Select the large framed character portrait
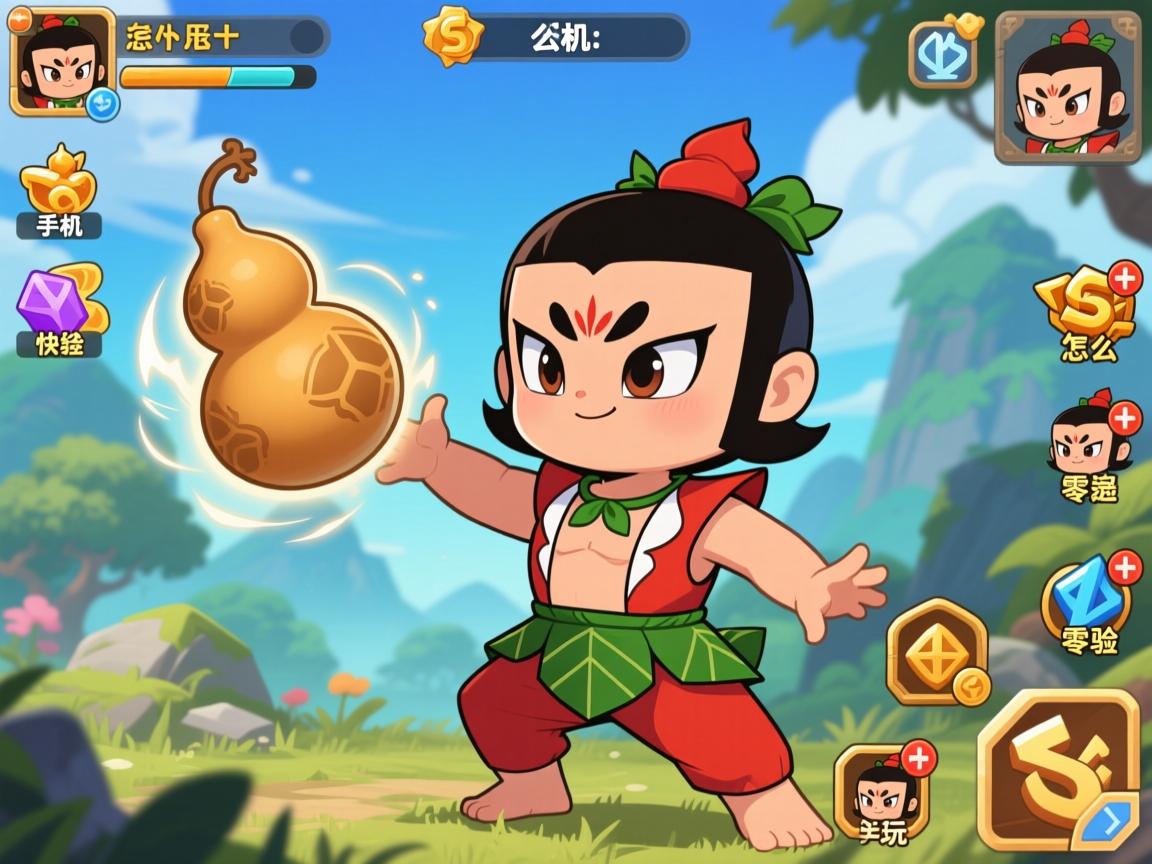 point(1068,88)
